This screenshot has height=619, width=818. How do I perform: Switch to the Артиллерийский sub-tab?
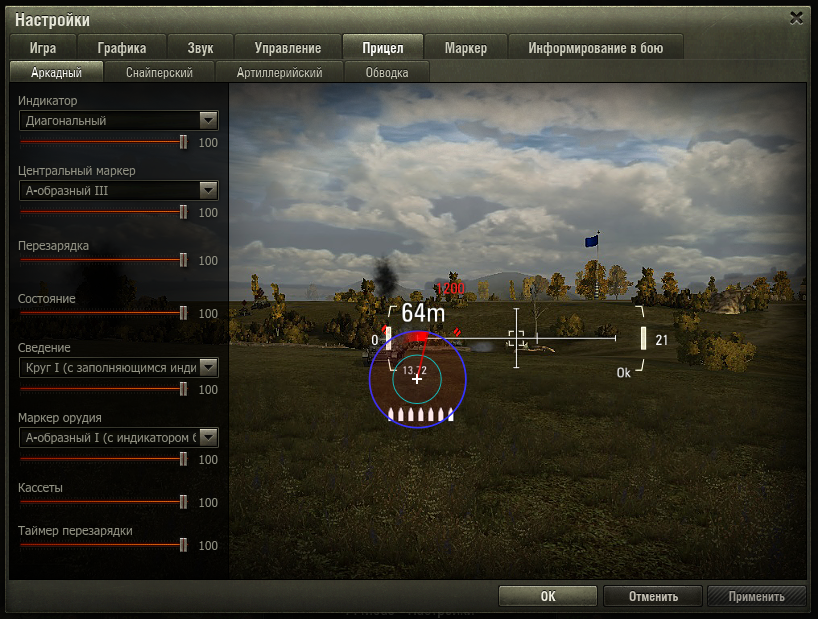tap(279, 72)
